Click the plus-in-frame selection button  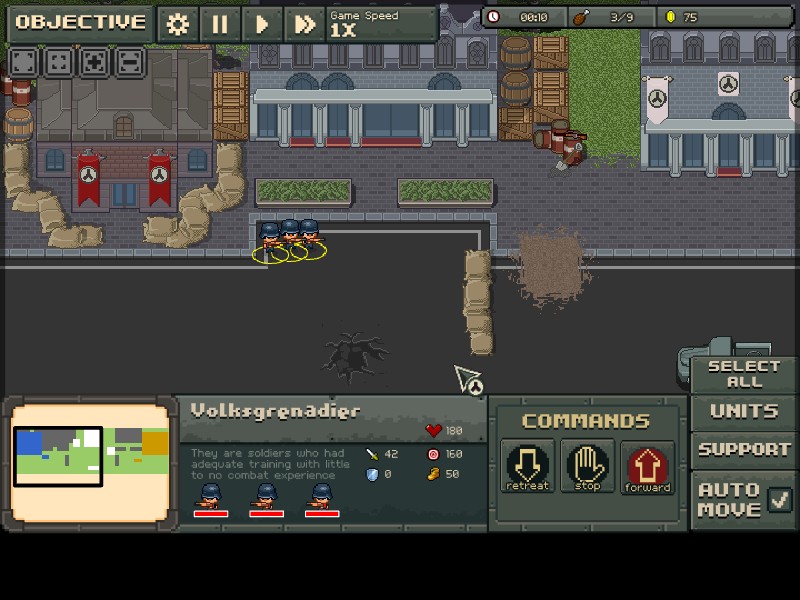[94, 62]
